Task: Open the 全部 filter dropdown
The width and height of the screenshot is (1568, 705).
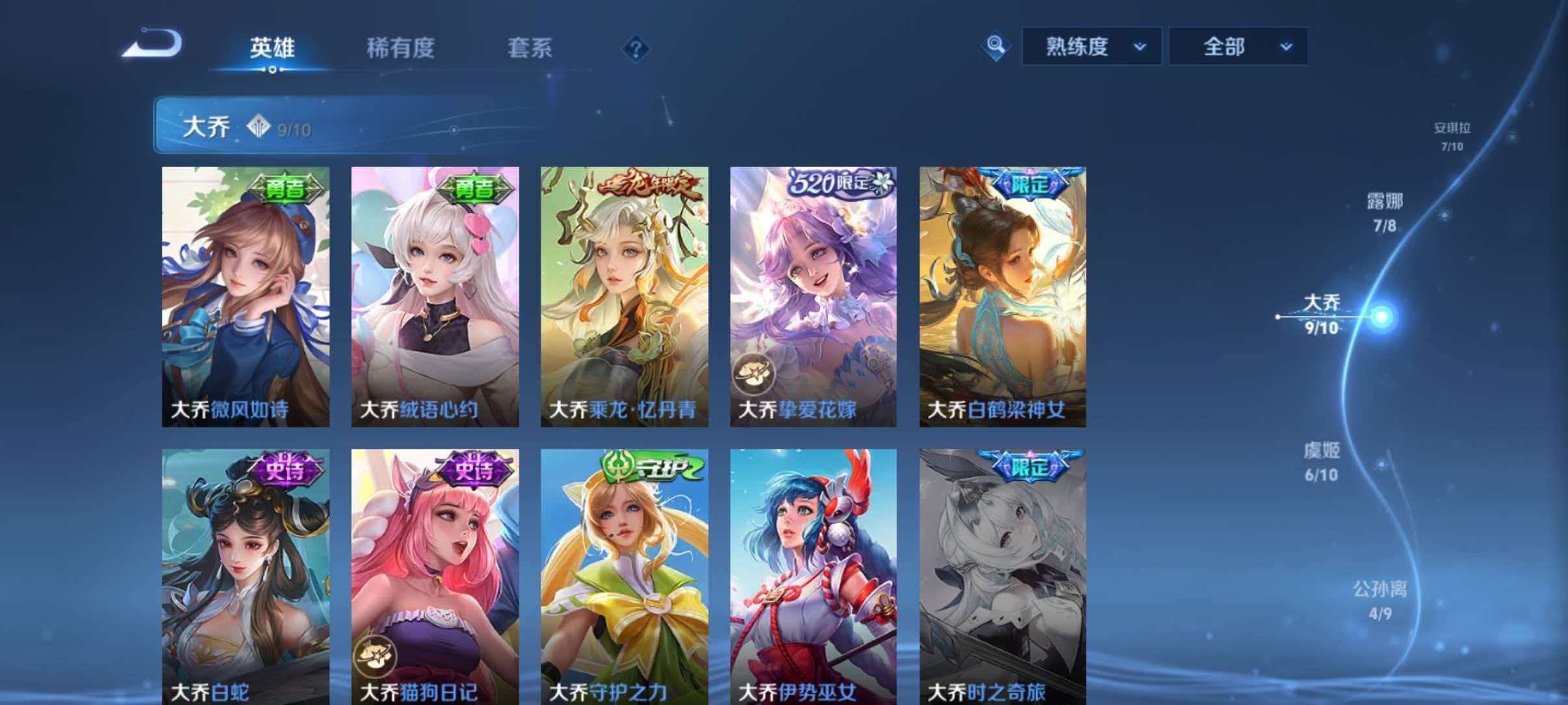Action: click(x=1237, y=46)
